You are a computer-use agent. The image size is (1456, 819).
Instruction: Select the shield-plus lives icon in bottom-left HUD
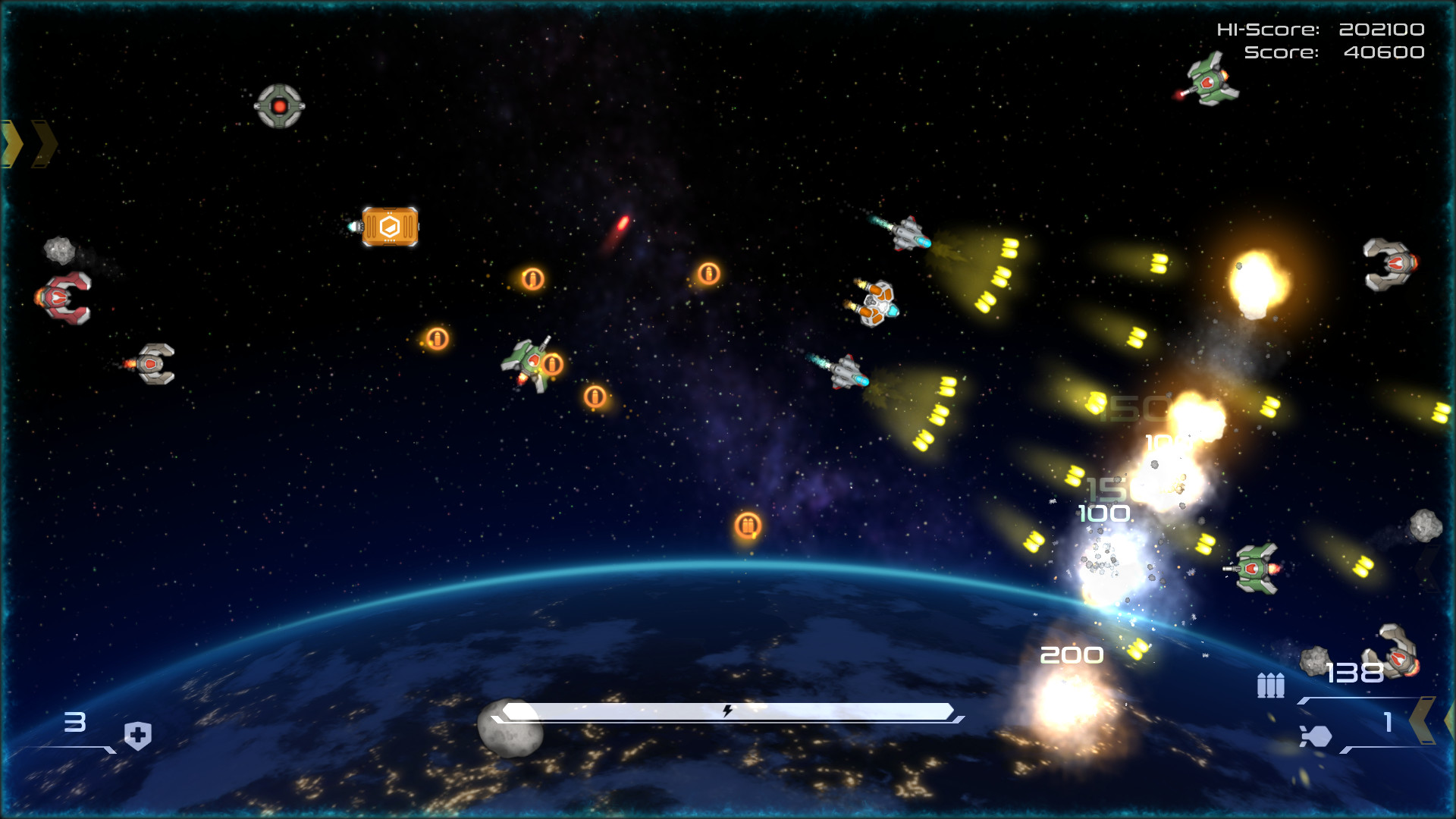(137, 736)
